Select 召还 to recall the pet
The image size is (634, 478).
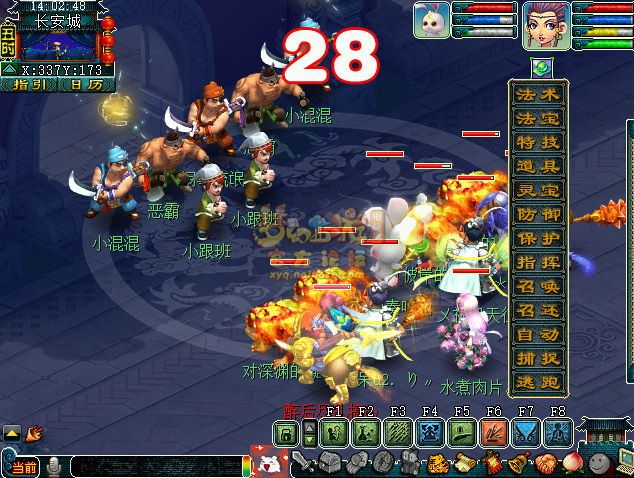coord(537,311)
